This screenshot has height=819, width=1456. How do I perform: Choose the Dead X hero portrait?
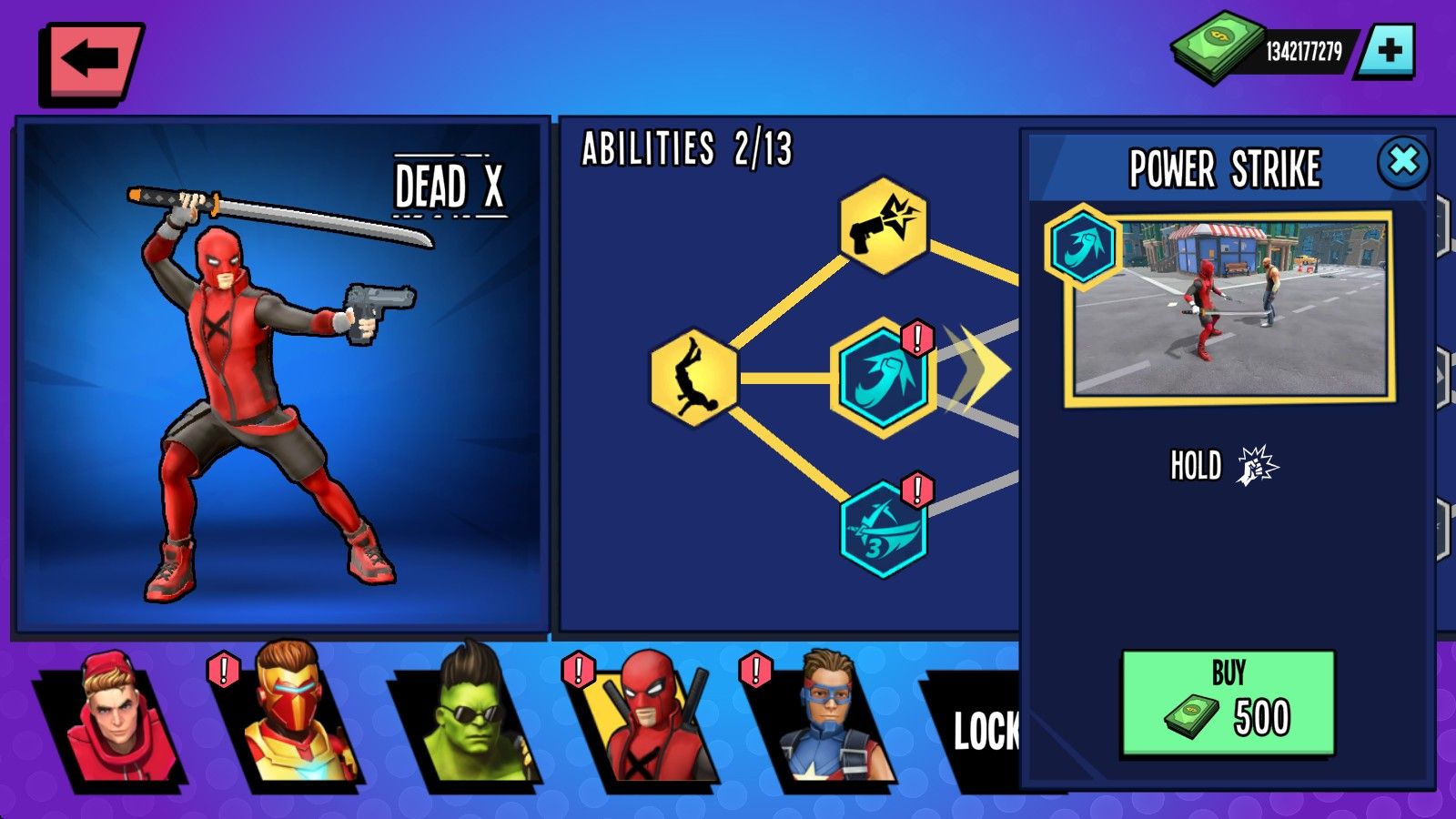(x=644, y=721)
